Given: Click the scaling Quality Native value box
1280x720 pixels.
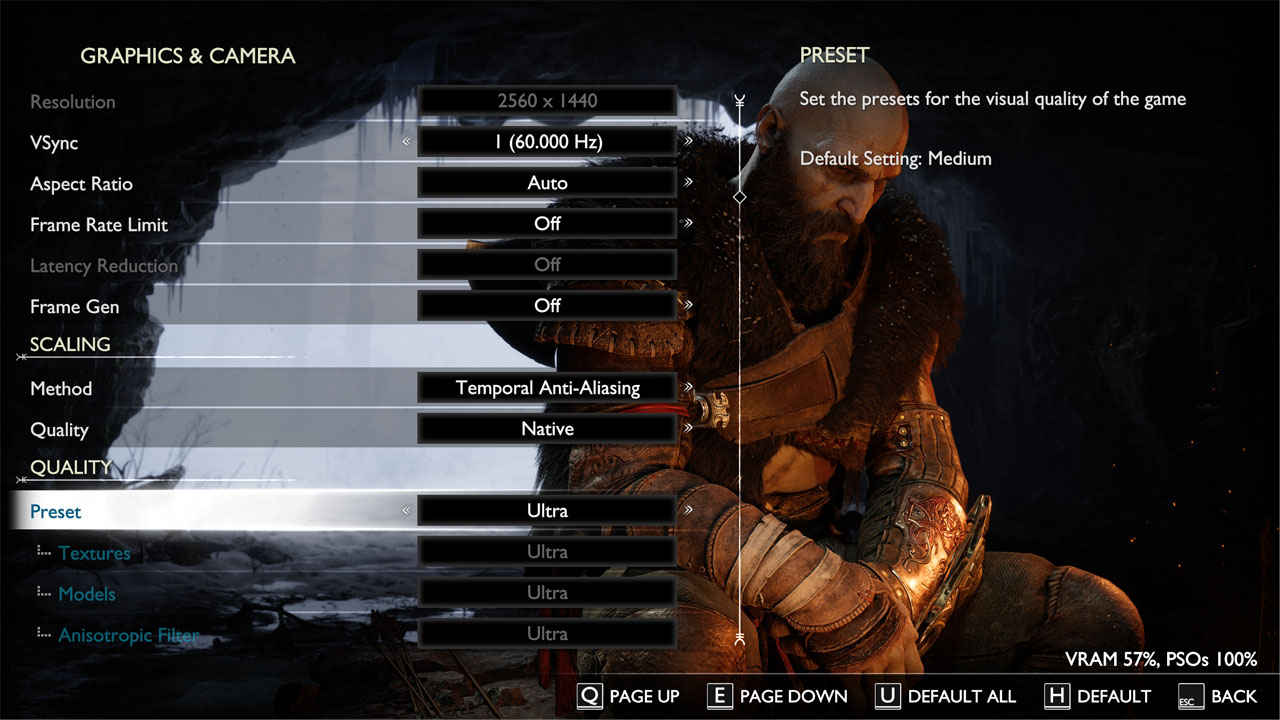Looking at the screenshot, I should point(547,429).
